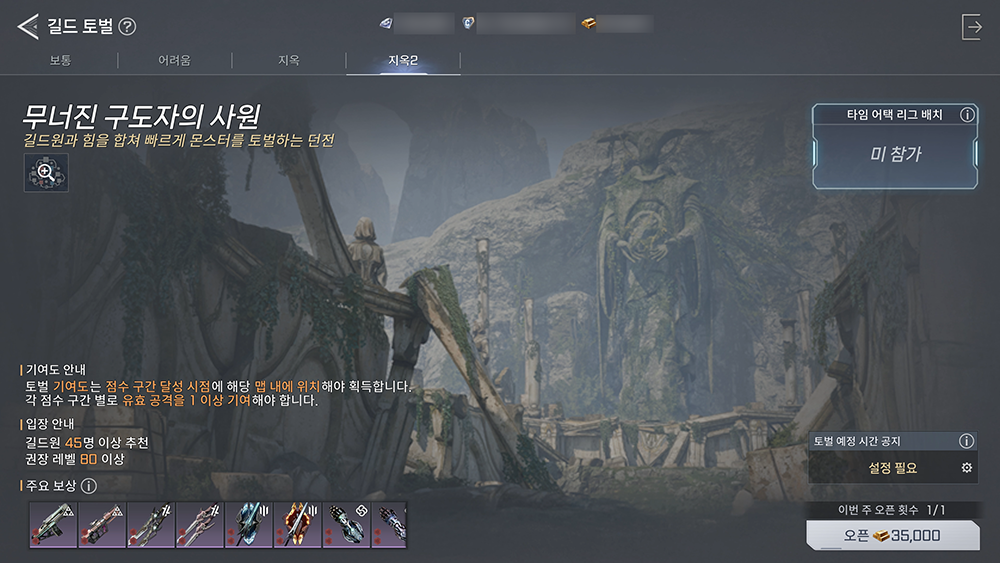
Task: Click the exit door icon
Action: 971,27
